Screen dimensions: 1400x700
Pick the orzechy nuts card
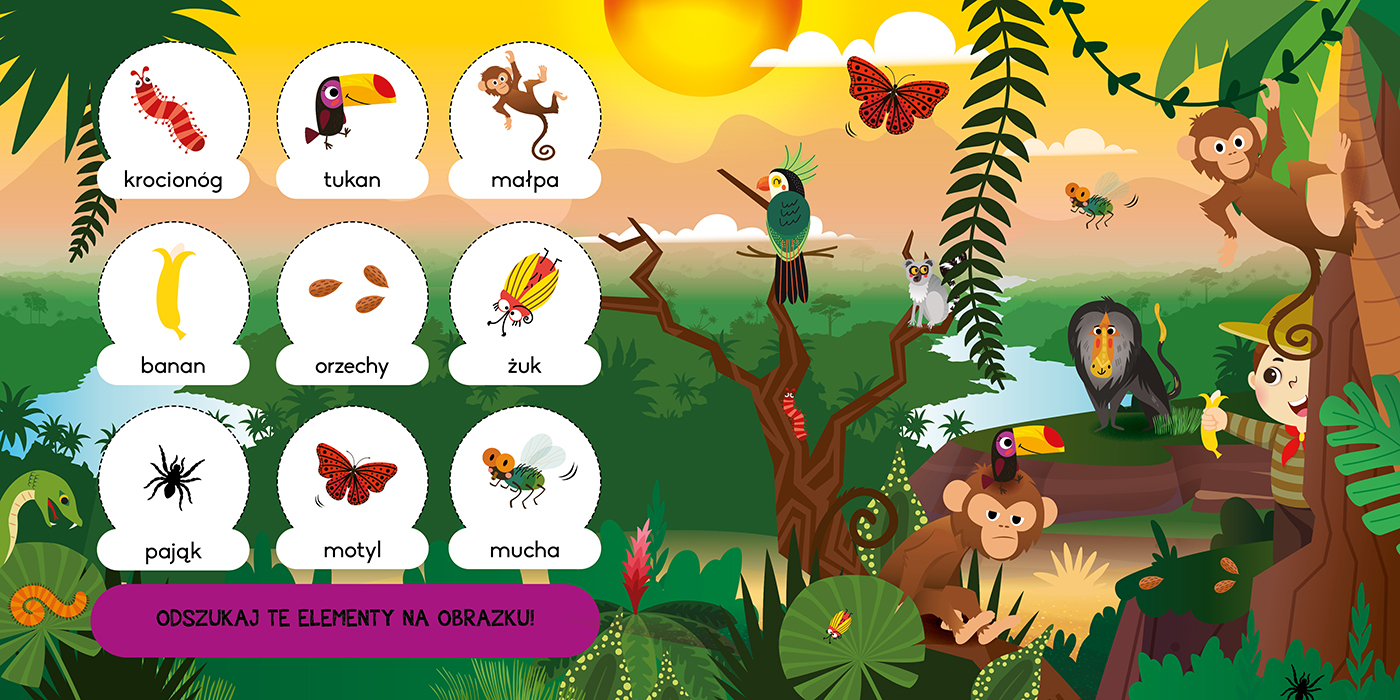[x=352, y=303]
